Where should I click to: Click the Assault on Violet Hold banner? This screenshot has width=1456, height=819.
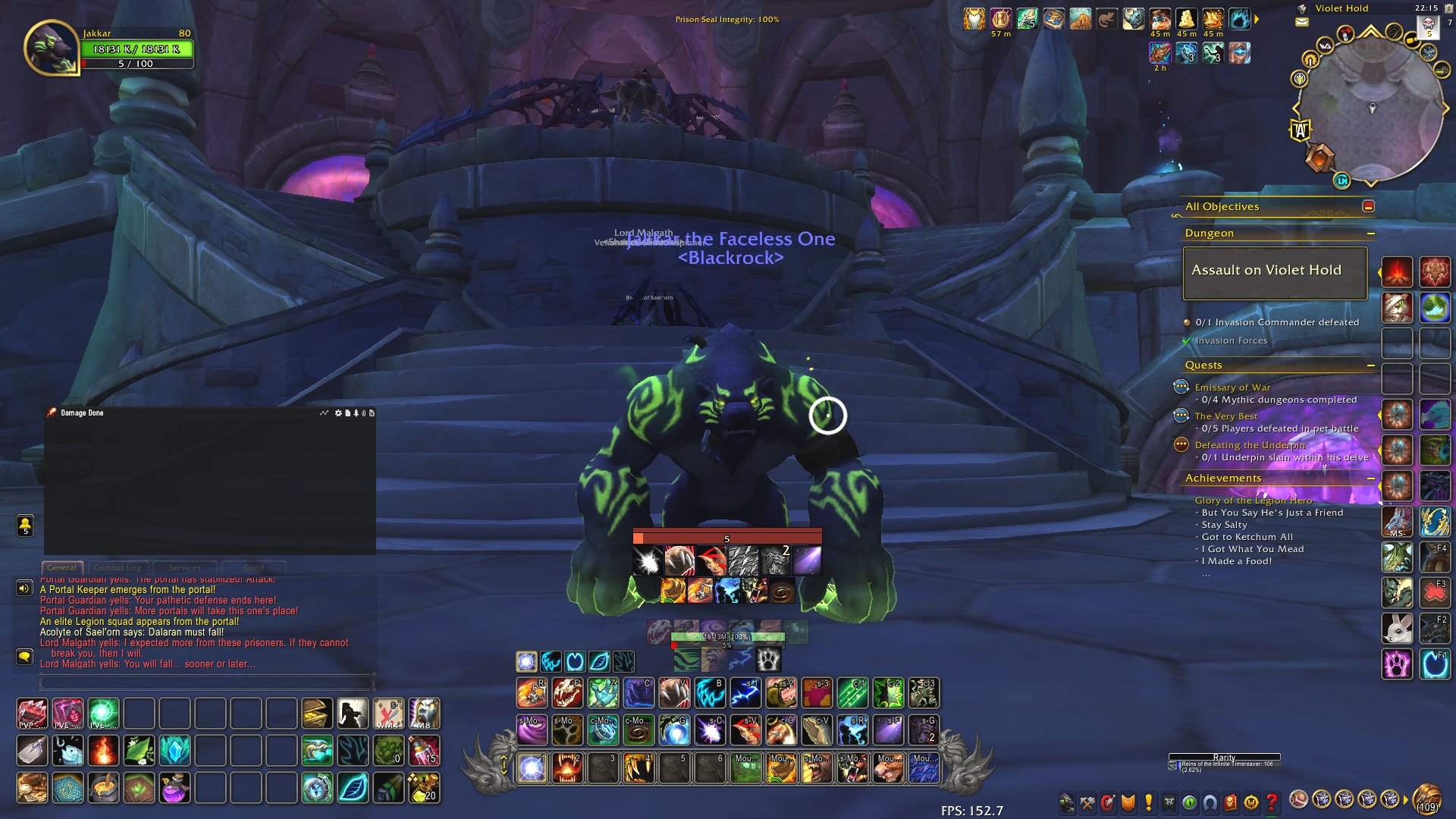point(1274,271)
